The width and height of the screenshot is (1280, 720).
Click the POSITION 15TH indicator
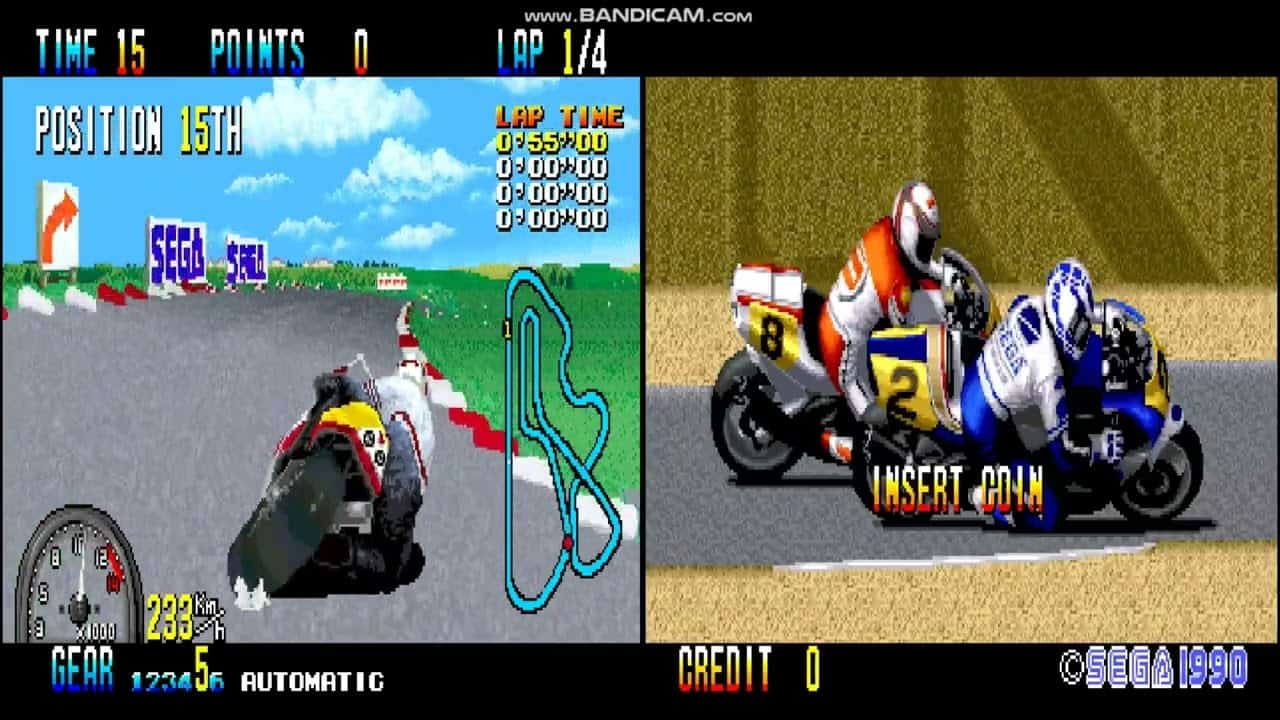[x=135, y=130]
